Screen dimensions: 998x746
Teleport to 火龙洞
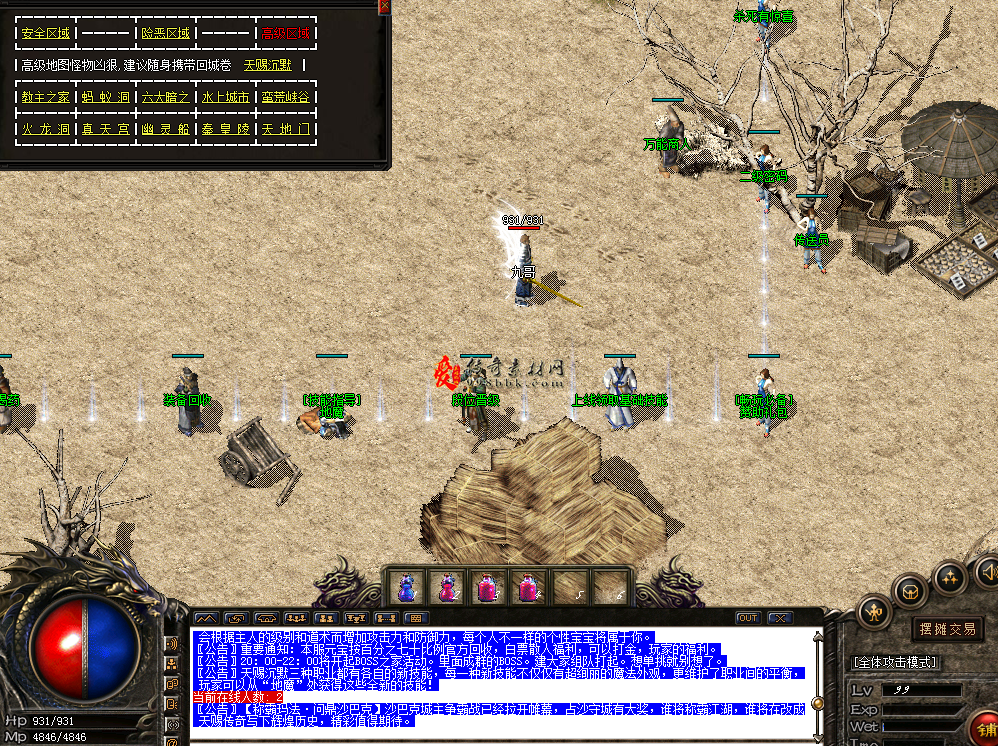45,129
